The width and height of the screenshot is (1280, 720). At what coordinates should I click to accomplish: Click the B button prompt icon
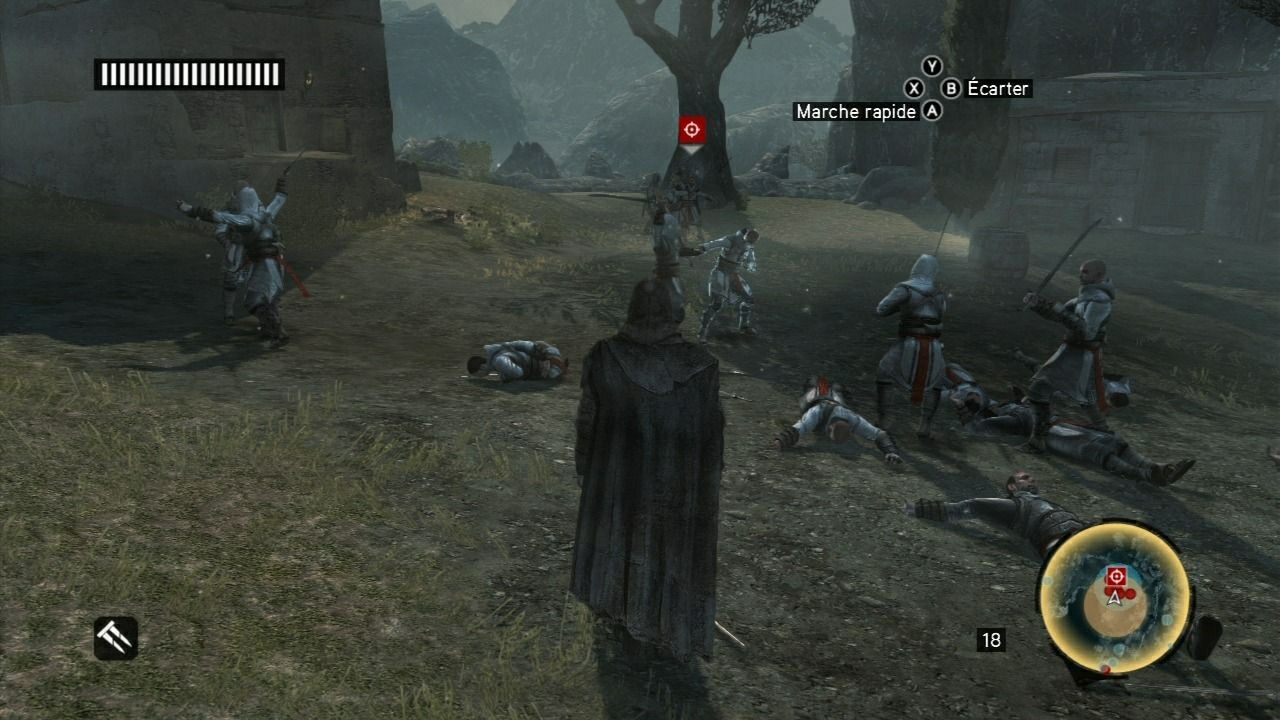pos(951,88)
